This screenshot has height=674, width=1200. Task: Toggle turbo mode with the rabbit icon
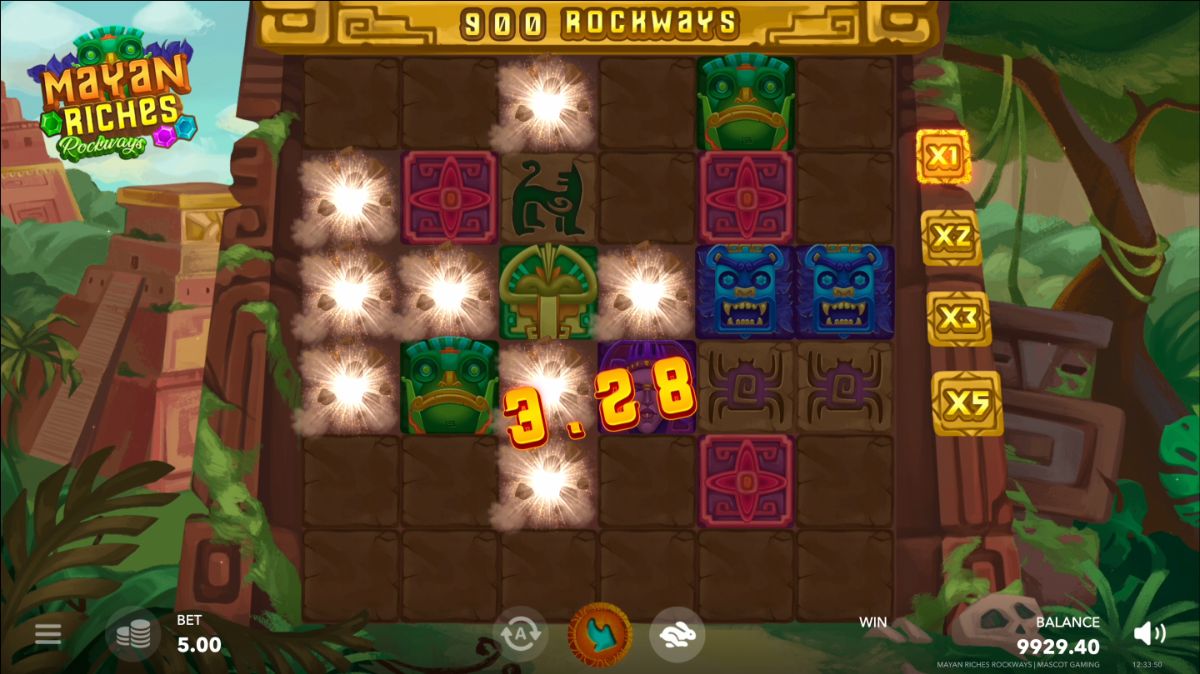pos(677,634)
